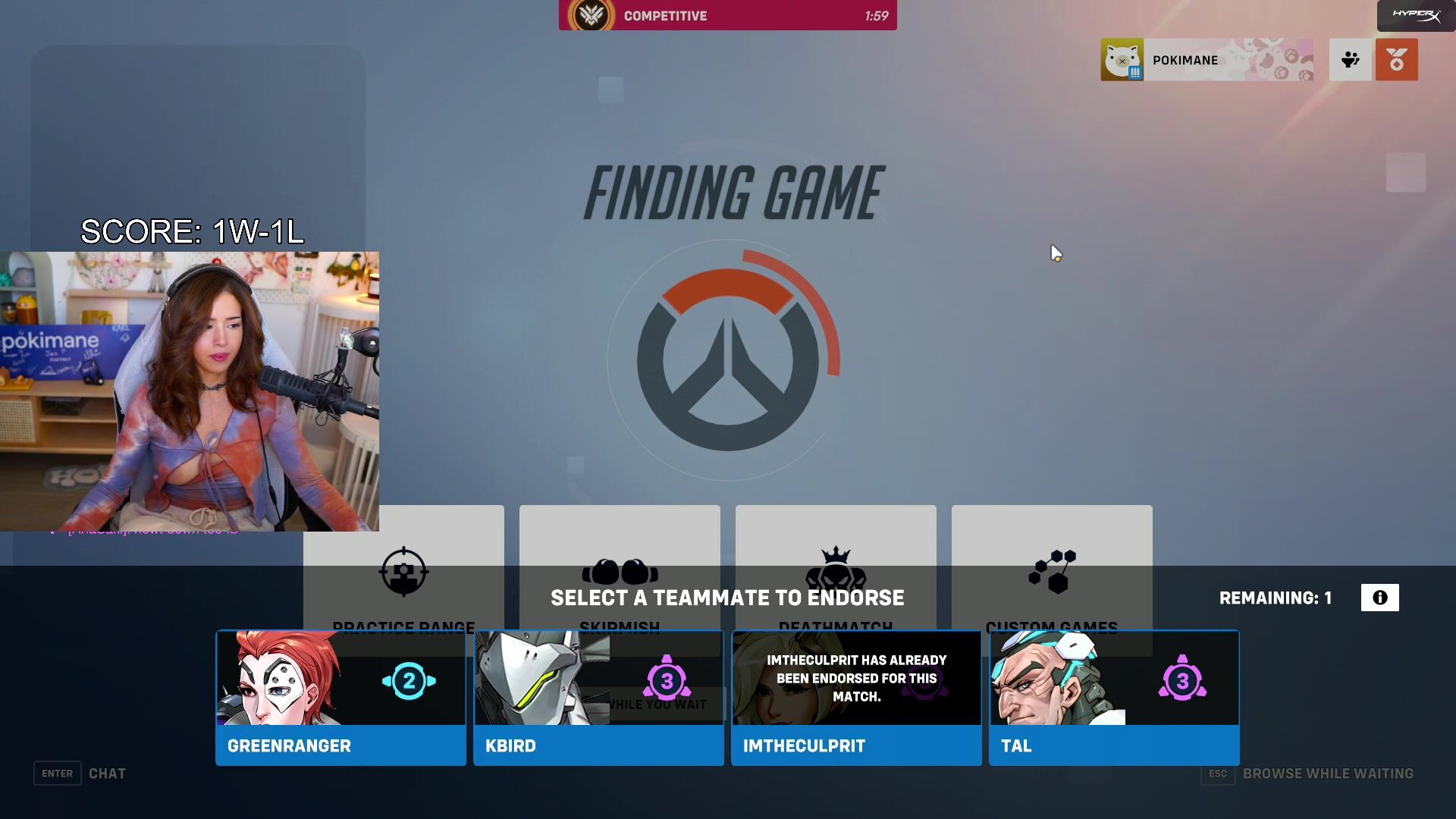The image size is (1456, 819).
Task: Click the orange challenges medal icon
Action: tap(1396, 60)
